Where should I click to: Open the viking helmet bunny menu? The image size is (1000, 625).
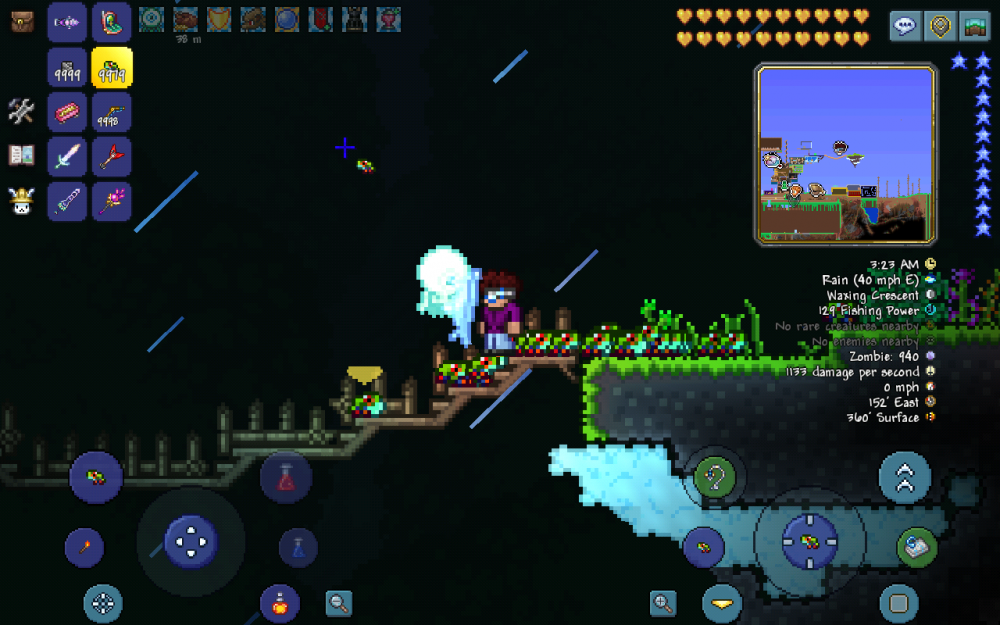tap(22, 201)
